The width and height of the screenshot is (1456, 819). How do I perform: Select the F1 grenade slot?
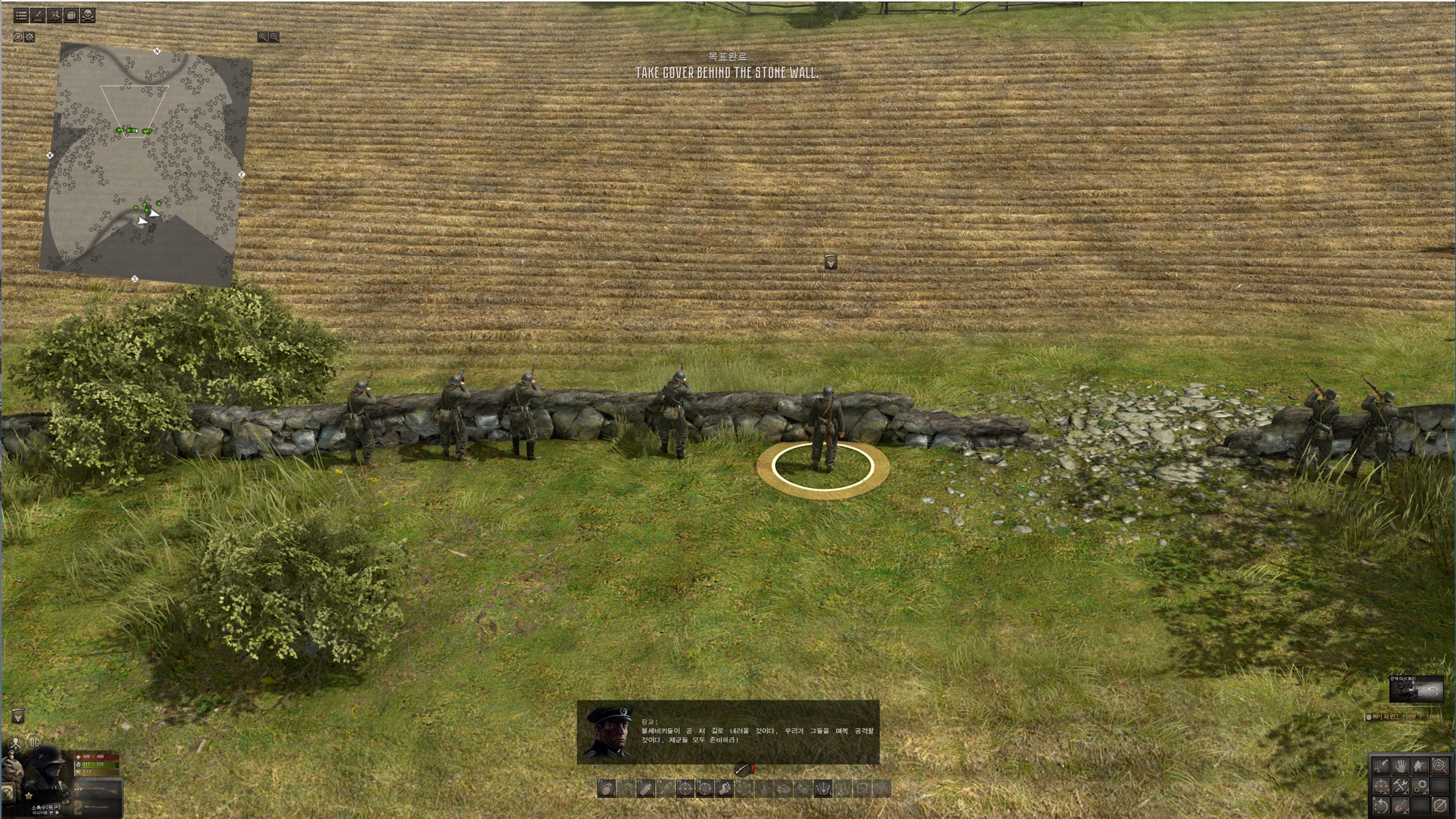[606, 788]
